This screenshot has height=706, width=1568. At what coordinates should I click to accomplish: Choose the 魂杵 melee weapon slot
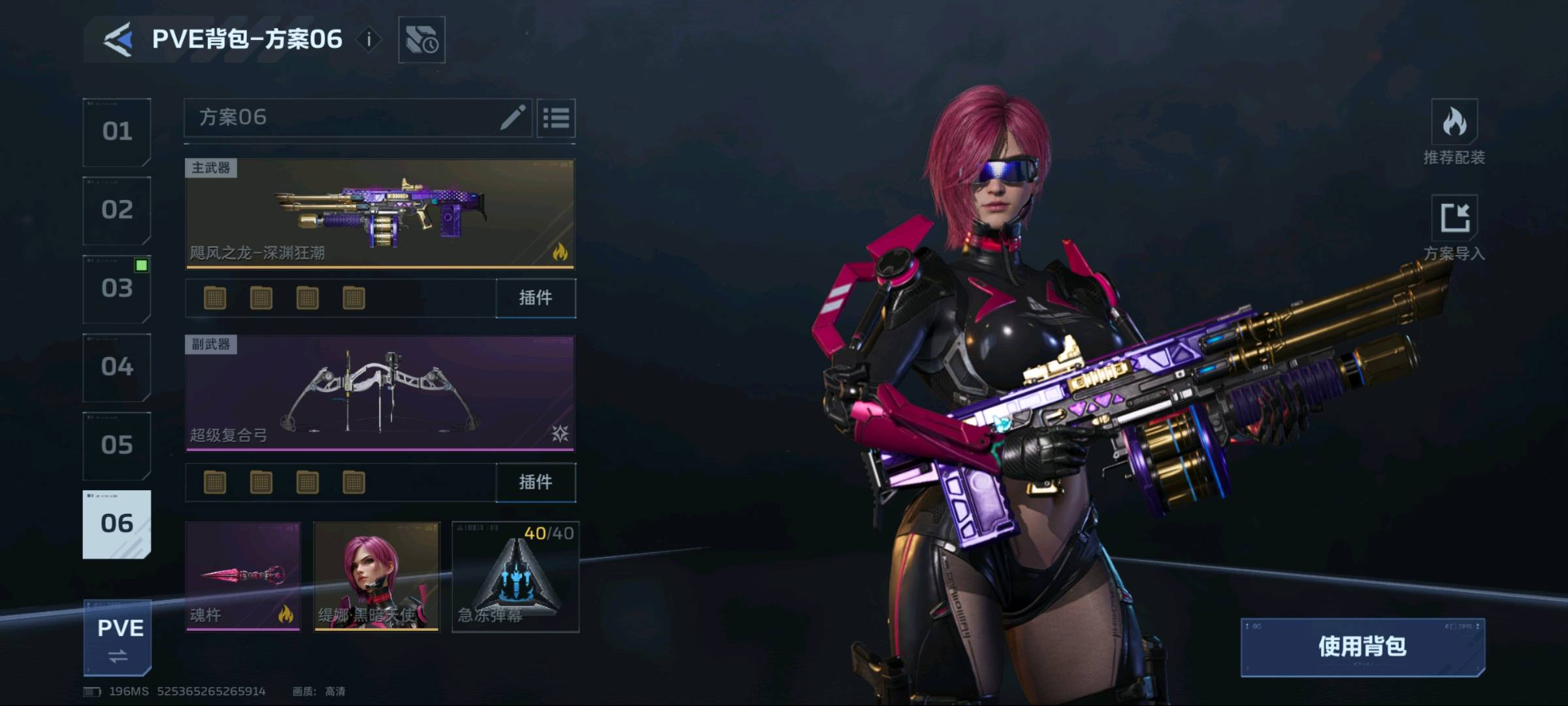click(243, 576)
